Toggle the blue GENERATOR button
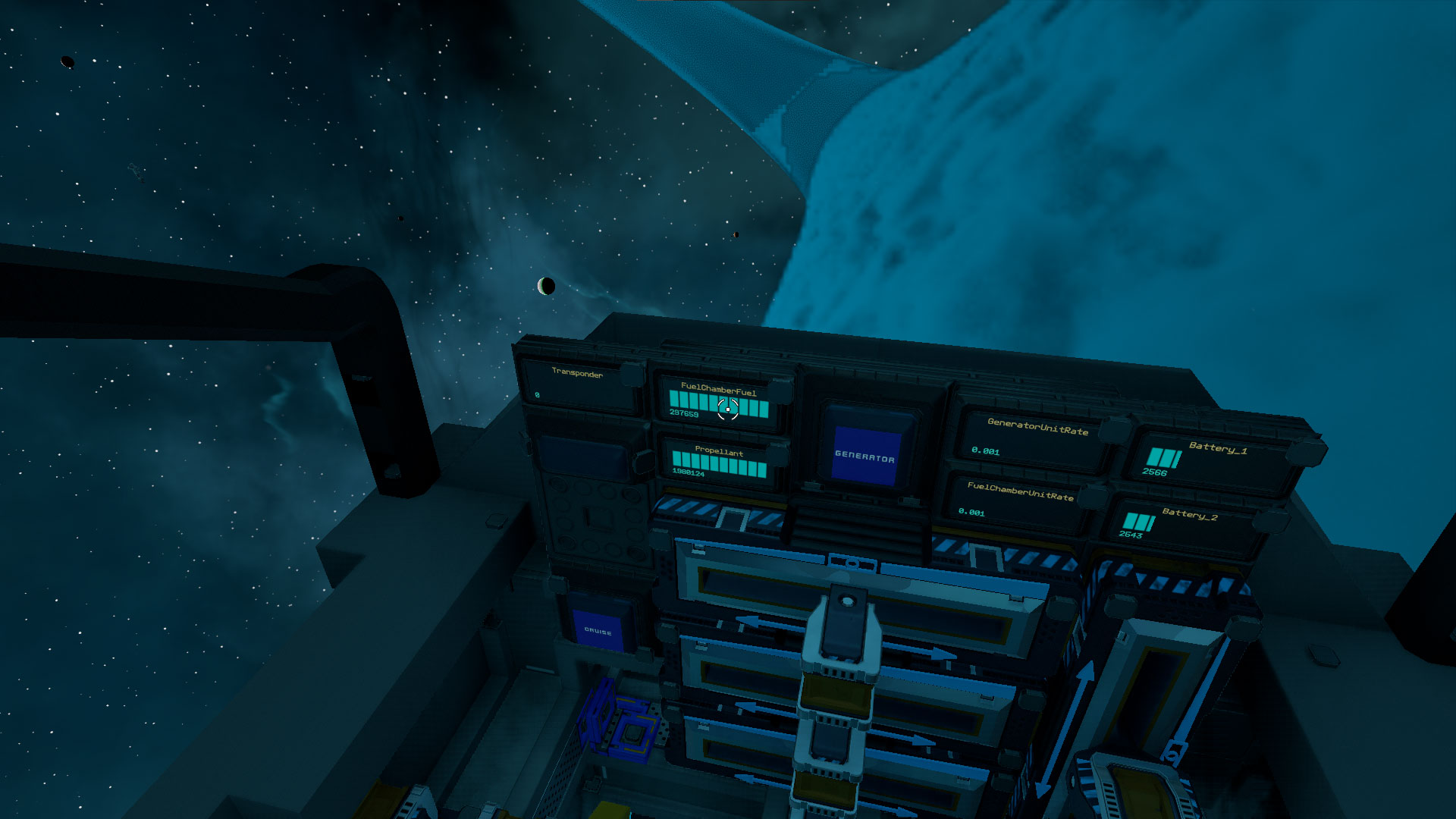Image resolution: width=1456 pixels, height=819 pixels. point(864,456)
